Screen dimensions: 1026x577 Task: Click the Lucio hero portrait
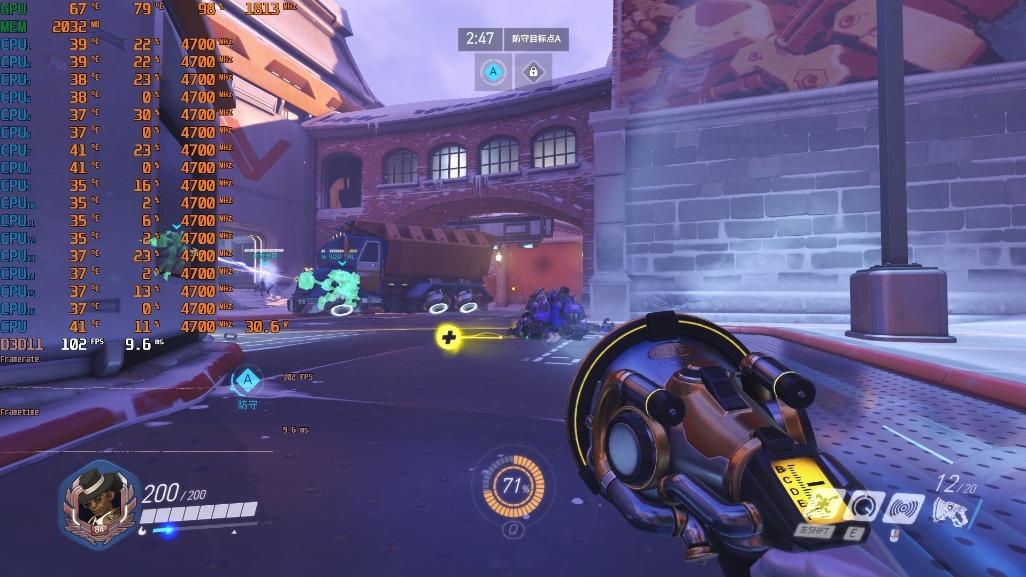pos(96,504)
